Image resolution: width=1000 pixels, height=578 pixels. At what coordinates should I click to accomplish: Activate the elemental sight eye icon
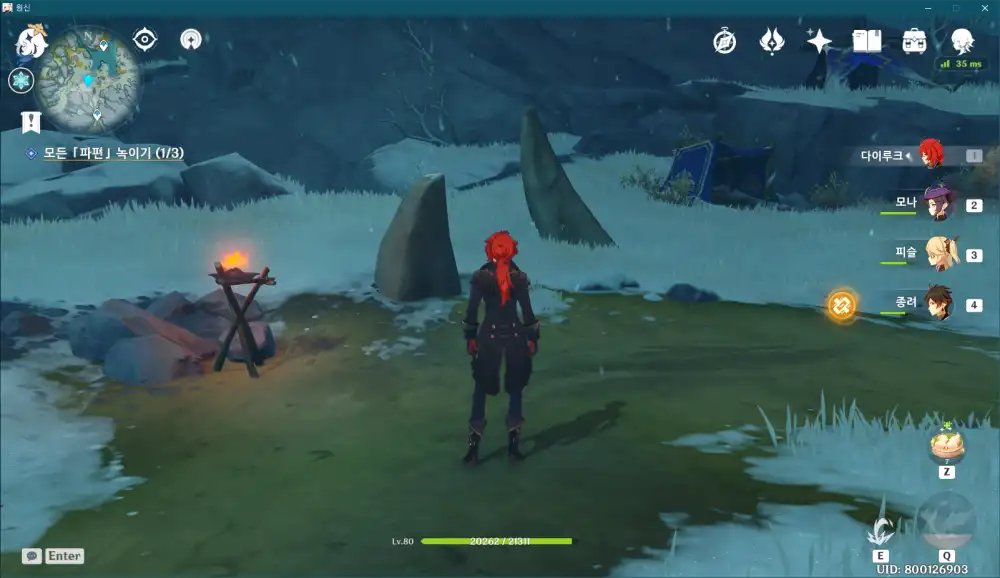(x=145, y=40)
